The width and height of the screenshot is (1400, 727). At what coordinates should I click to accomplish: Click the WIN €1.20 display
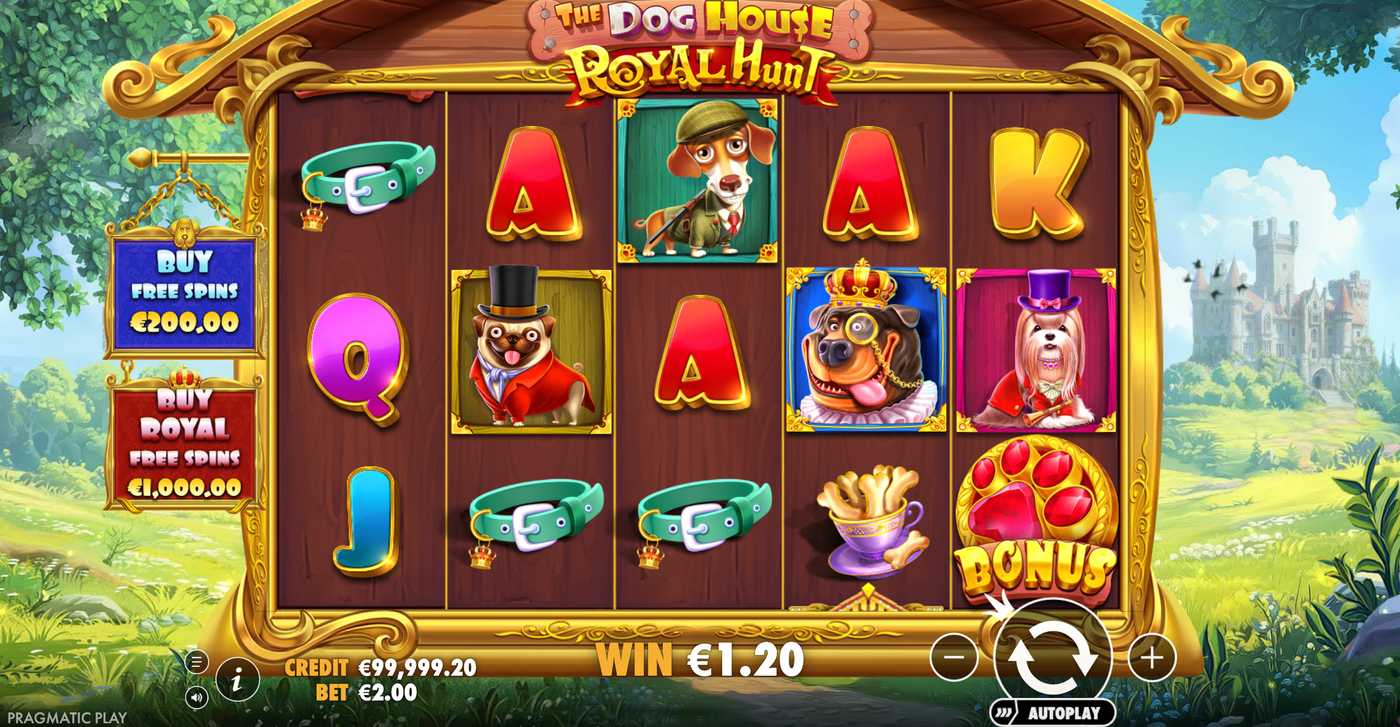(690, 659)
